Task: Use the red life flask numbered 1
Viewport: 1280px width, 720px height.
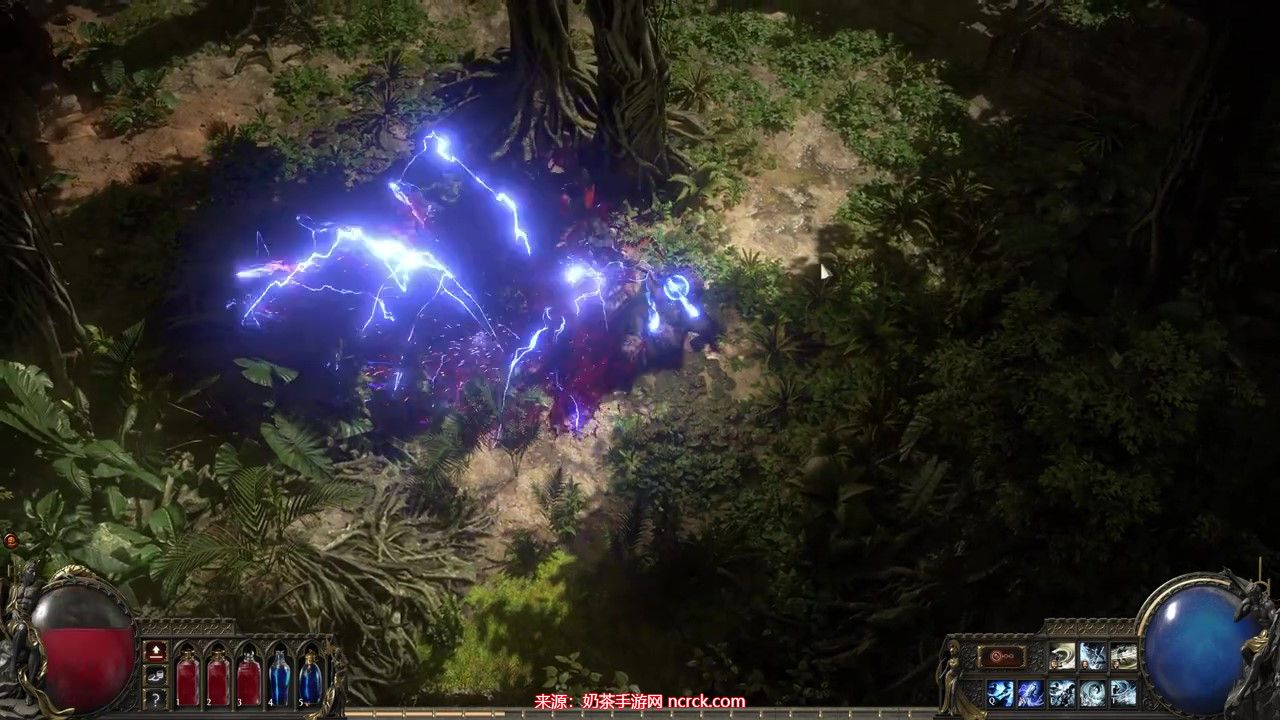Action: (188, 677)
